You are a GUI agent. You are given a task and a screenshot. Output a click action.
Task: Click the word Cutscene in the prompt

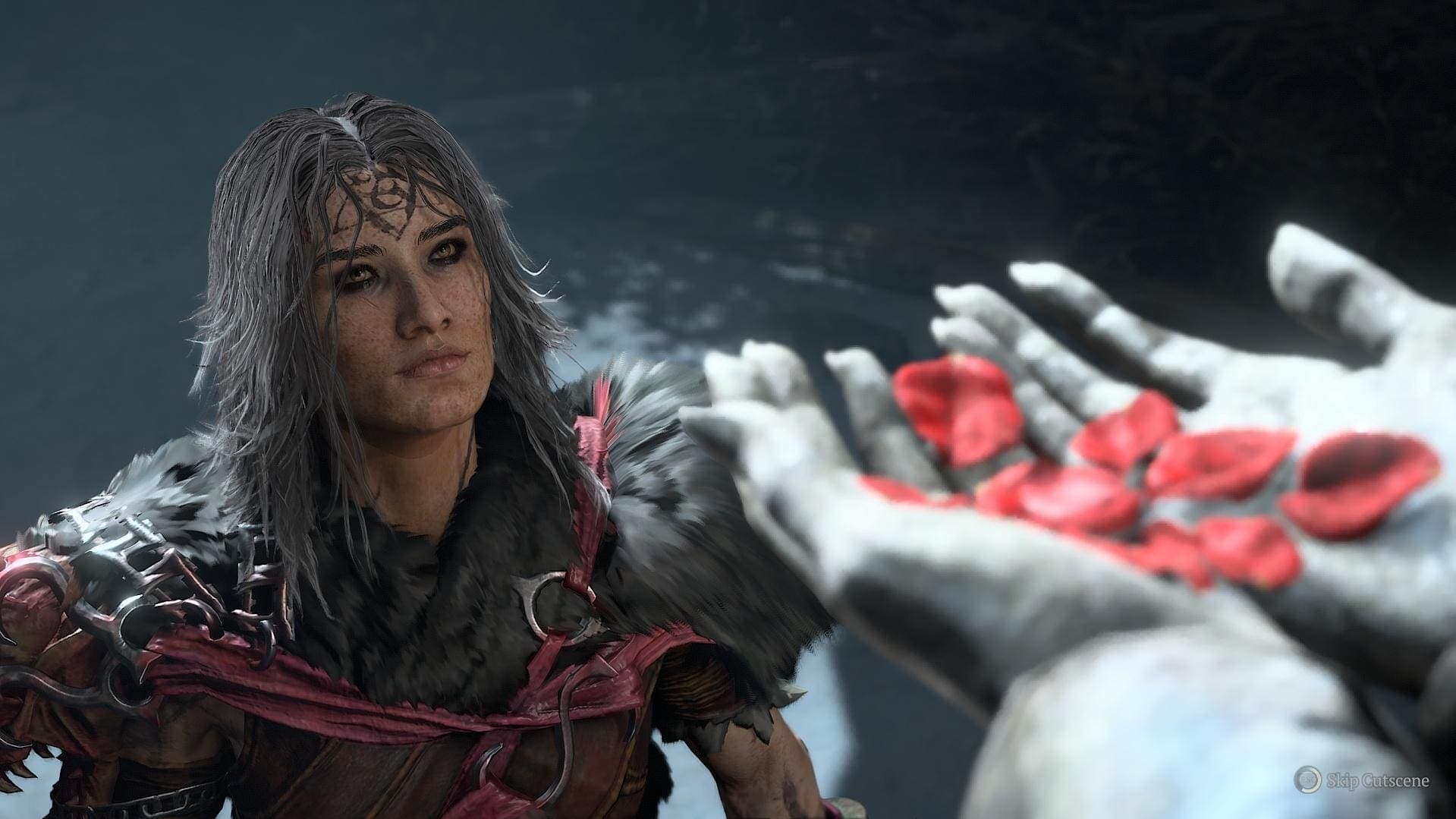coord(1396,780)
